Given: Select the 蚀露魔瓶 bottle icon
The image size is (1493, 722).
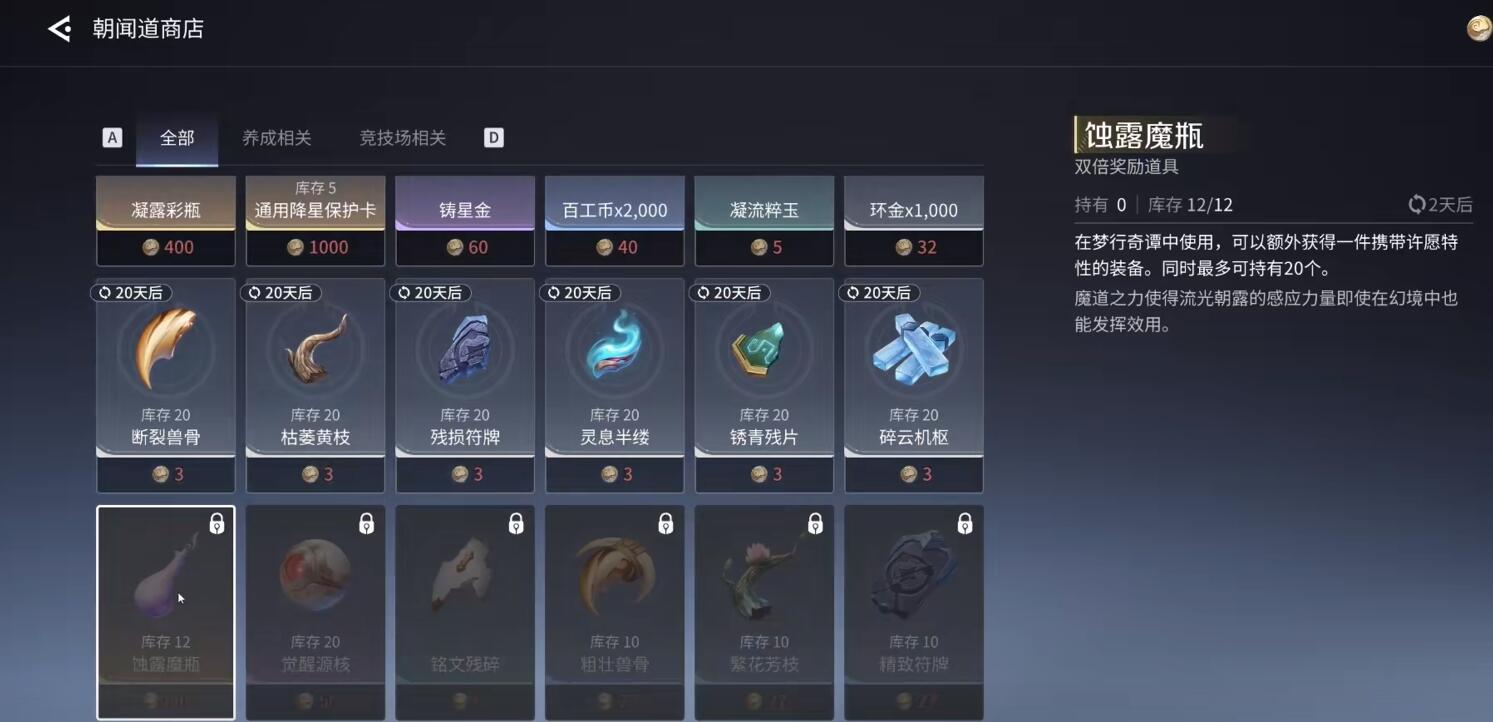Looking at the screenshot, I should [x=160, y=575].
